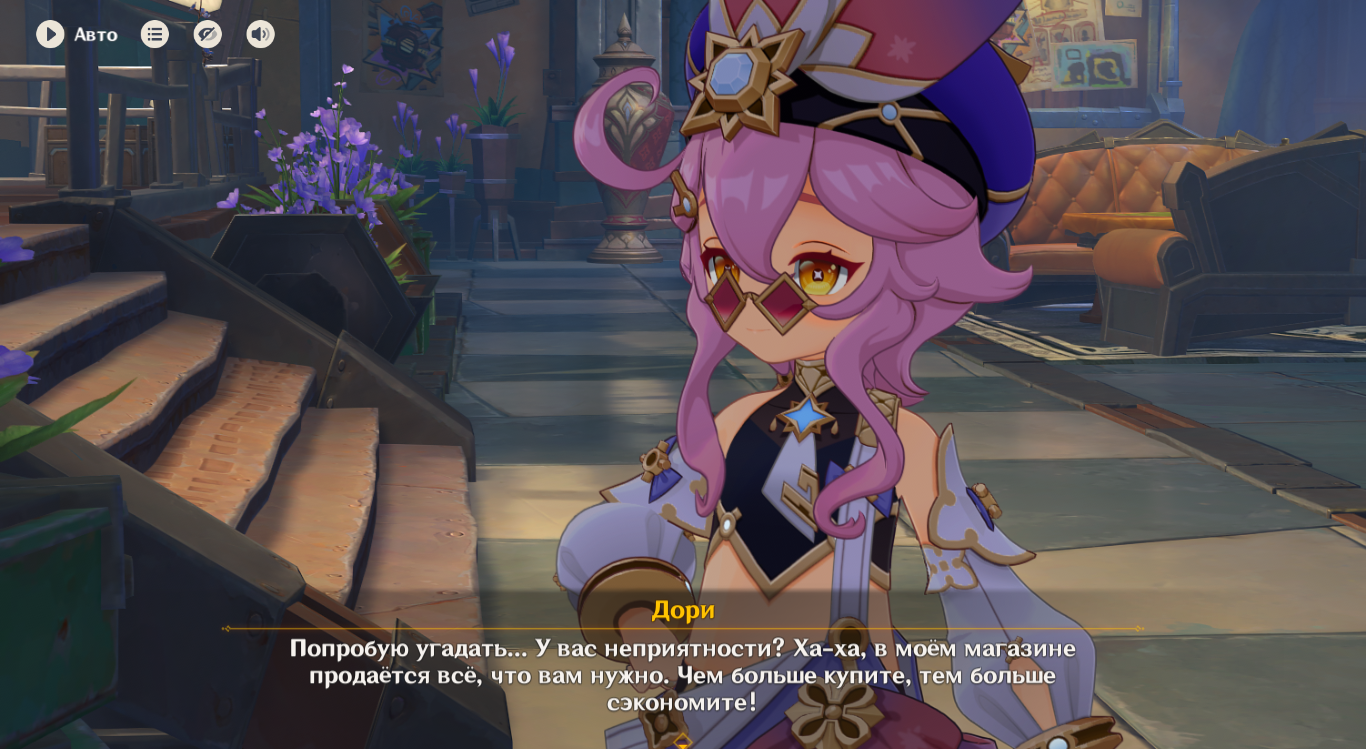The image size is (1366, 749).
Task: Open the dialogue history log icon
Action: pos(155,35)
